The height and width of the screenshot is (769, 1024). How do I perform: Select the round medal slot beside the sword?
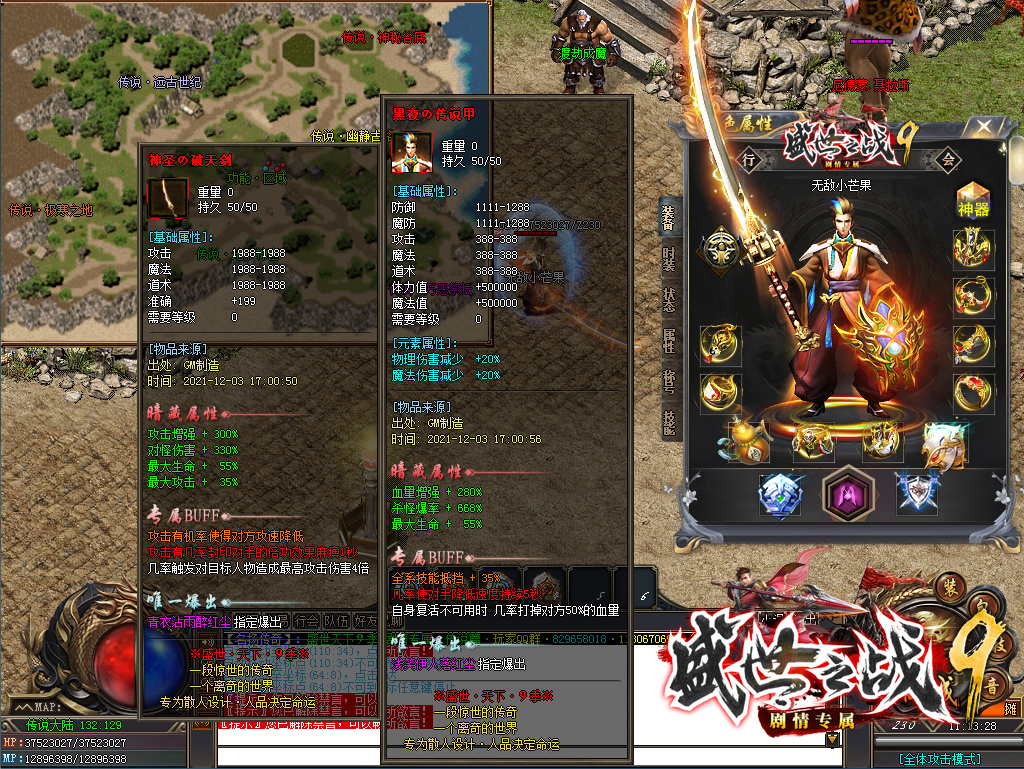click(720, 248)
